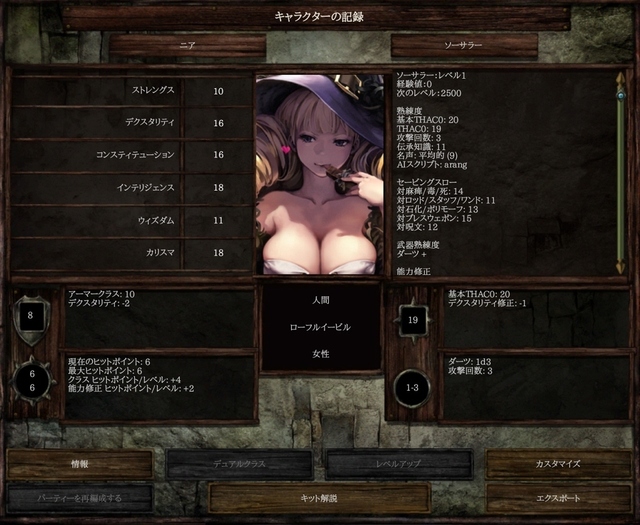Select the デクステリティ (Dexterity) stat row

click(x=130, y=123)
